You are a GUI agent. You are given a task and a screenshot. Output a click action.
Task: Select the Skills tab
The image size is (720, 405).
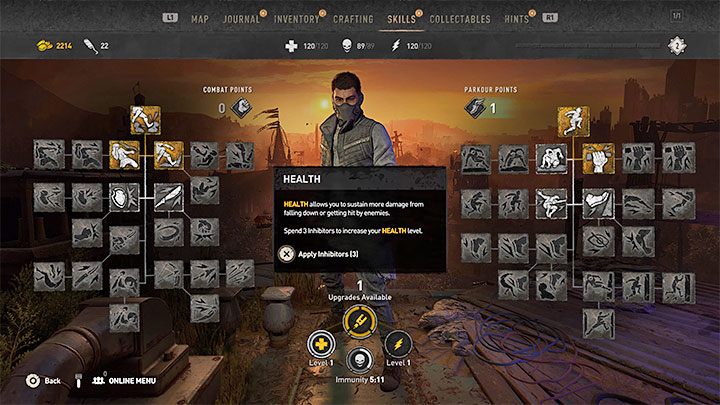point(402,18)
